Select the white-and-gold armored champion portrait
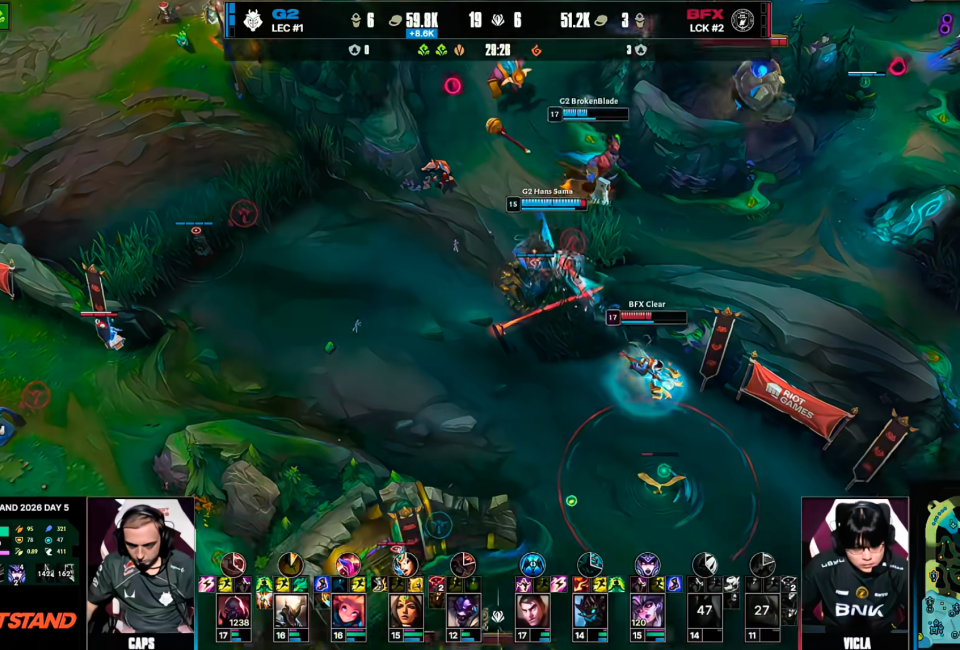 click(292, 610)
